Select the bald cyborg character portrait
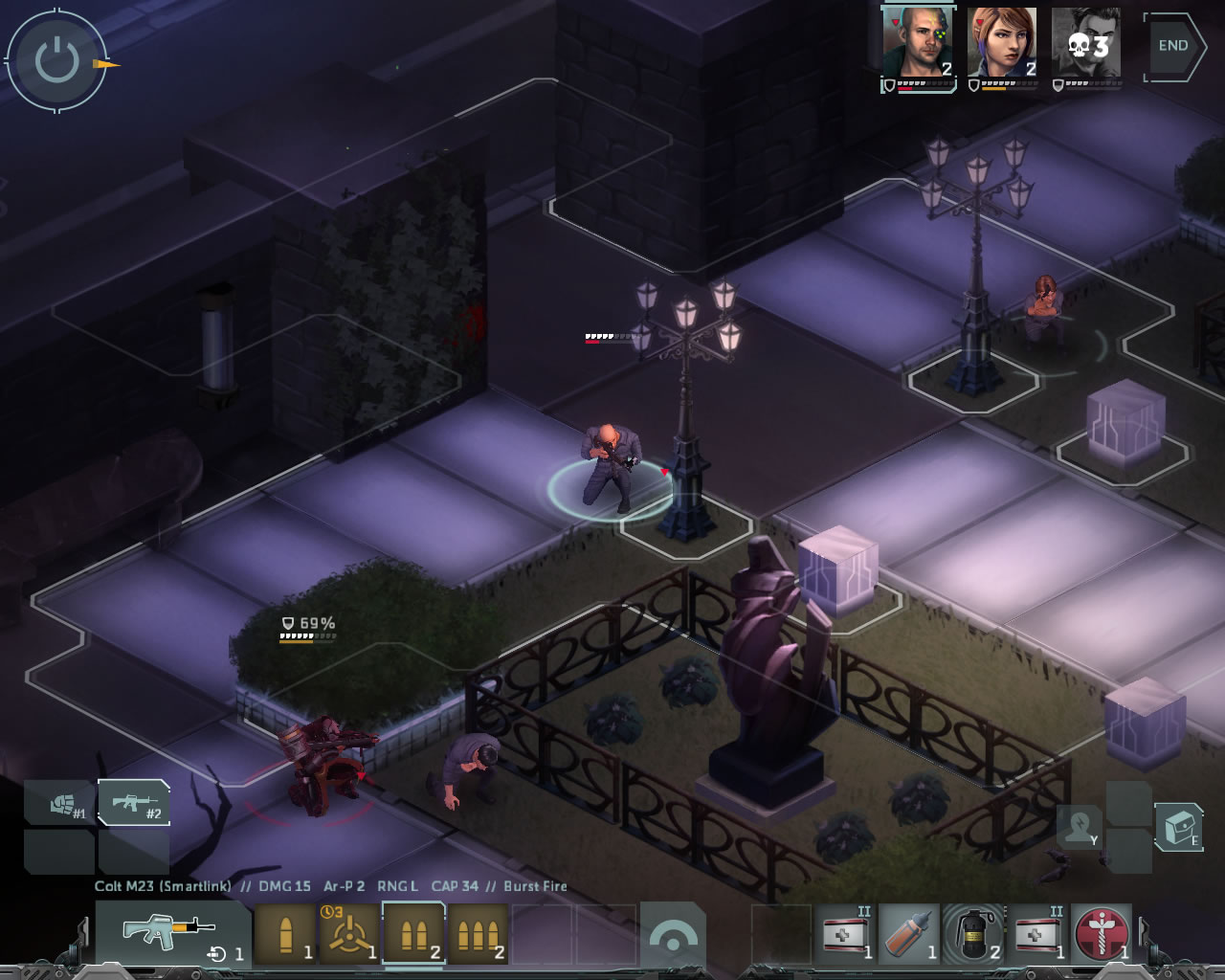The height and width of the screenshot is (980, 1225). click(918, 43)
